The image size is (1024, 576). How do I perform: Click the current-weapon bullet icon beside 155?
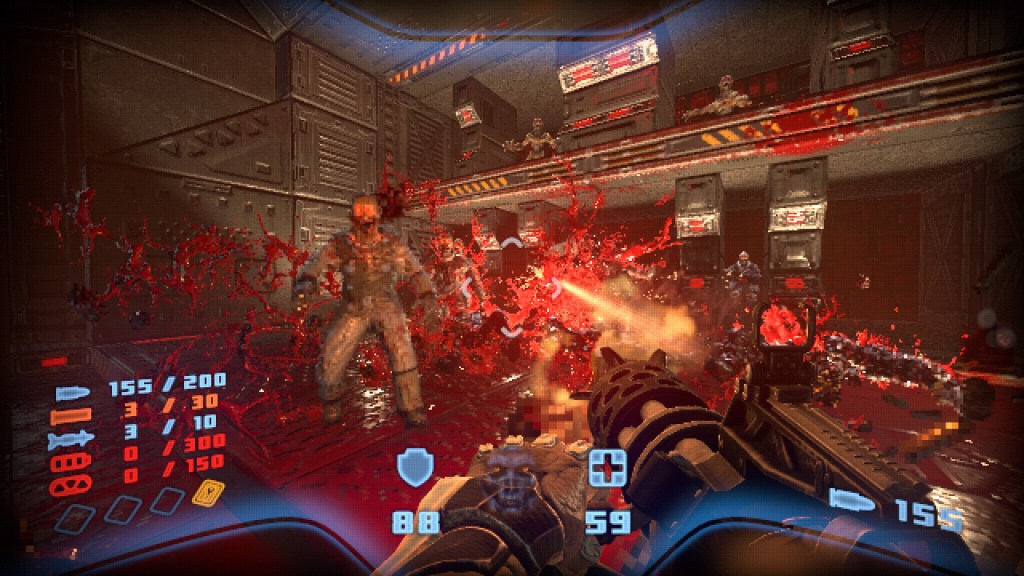tap(852, 498)
